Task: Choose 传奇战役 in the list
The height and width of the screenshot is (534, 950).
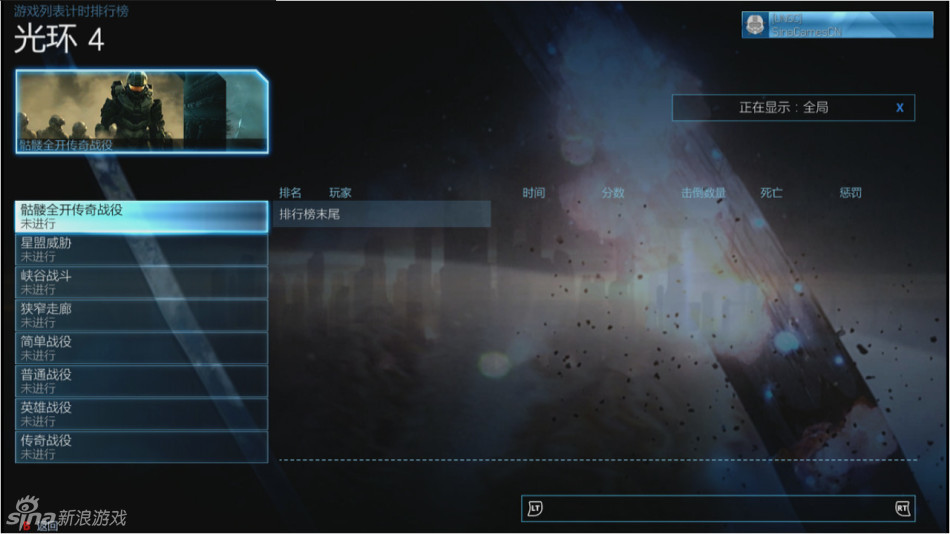Action: pyautogui.click(x=141, y=447)
